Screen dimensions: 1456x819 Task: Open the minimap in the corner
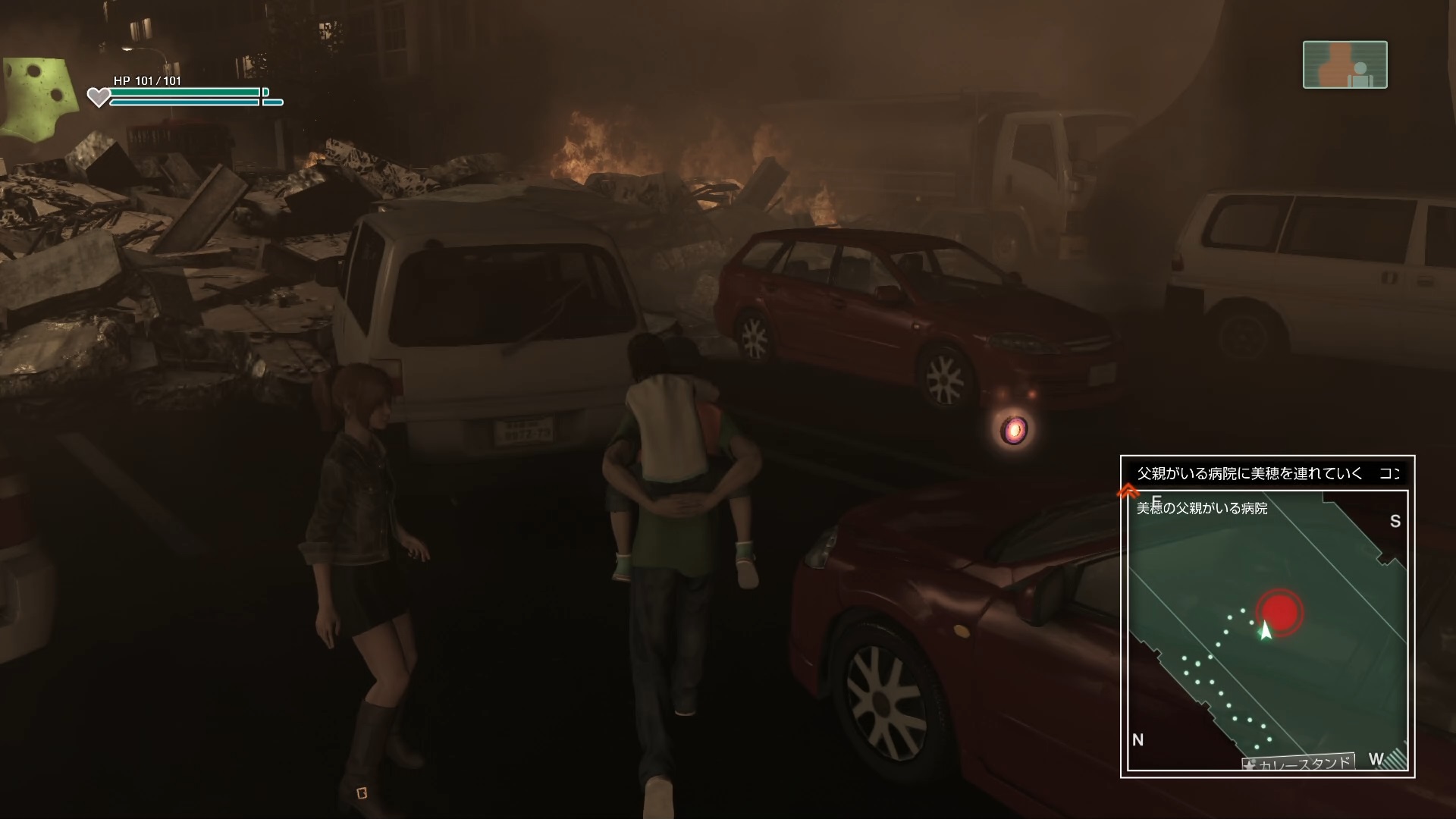(1266, 631)
